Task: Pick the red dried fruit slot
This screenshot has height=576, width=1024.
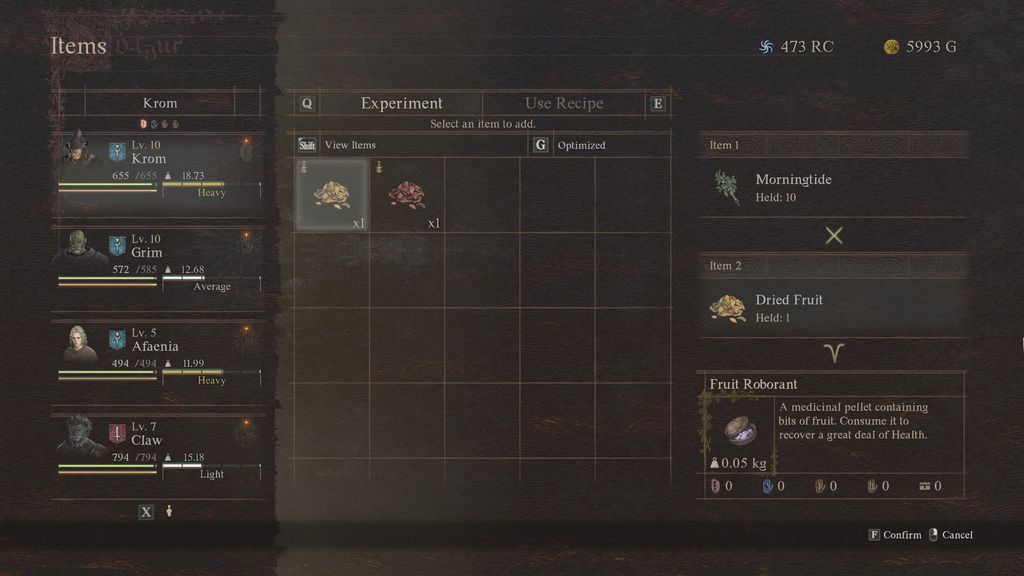Action: tap(407, 195)
